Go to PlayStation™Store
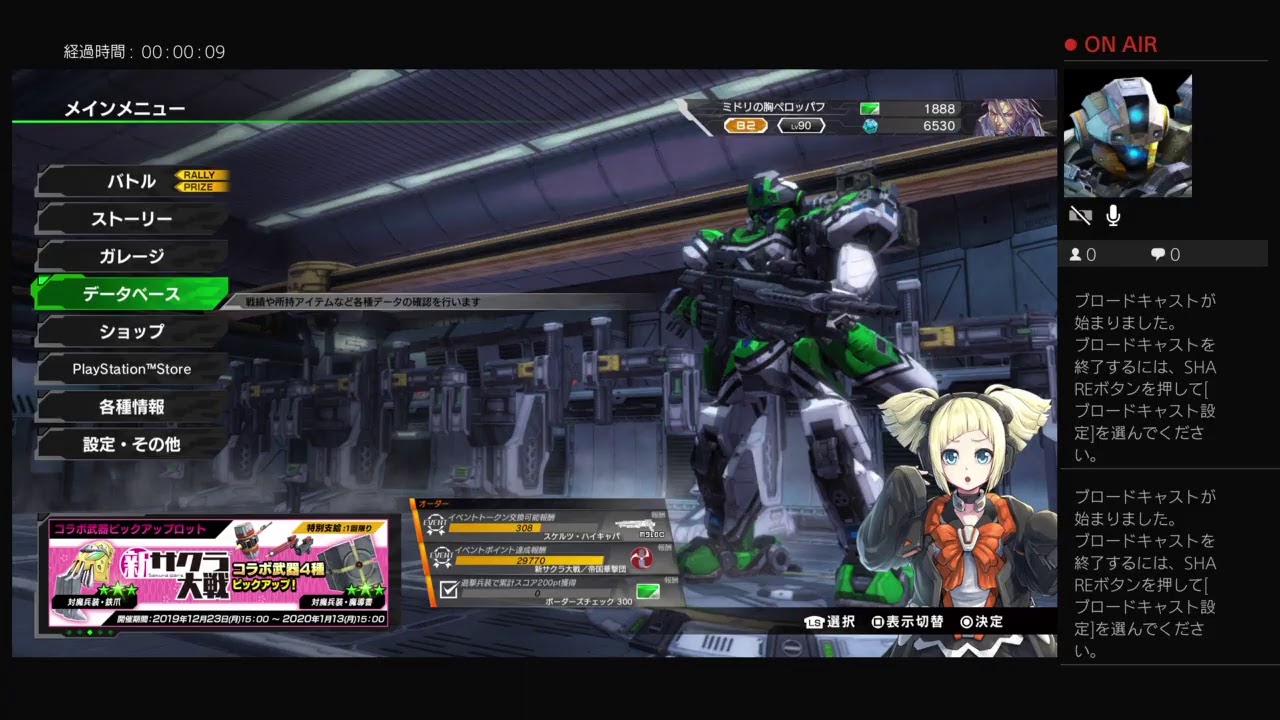The height and width of the screenshot is (720, 1280). point(132,369)
